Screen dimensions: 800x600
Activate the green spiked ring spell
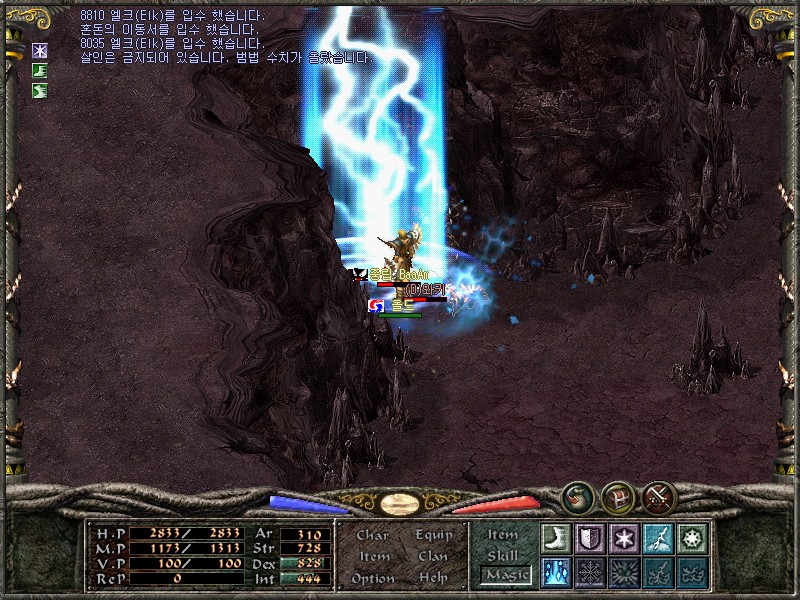pos(693,538)
